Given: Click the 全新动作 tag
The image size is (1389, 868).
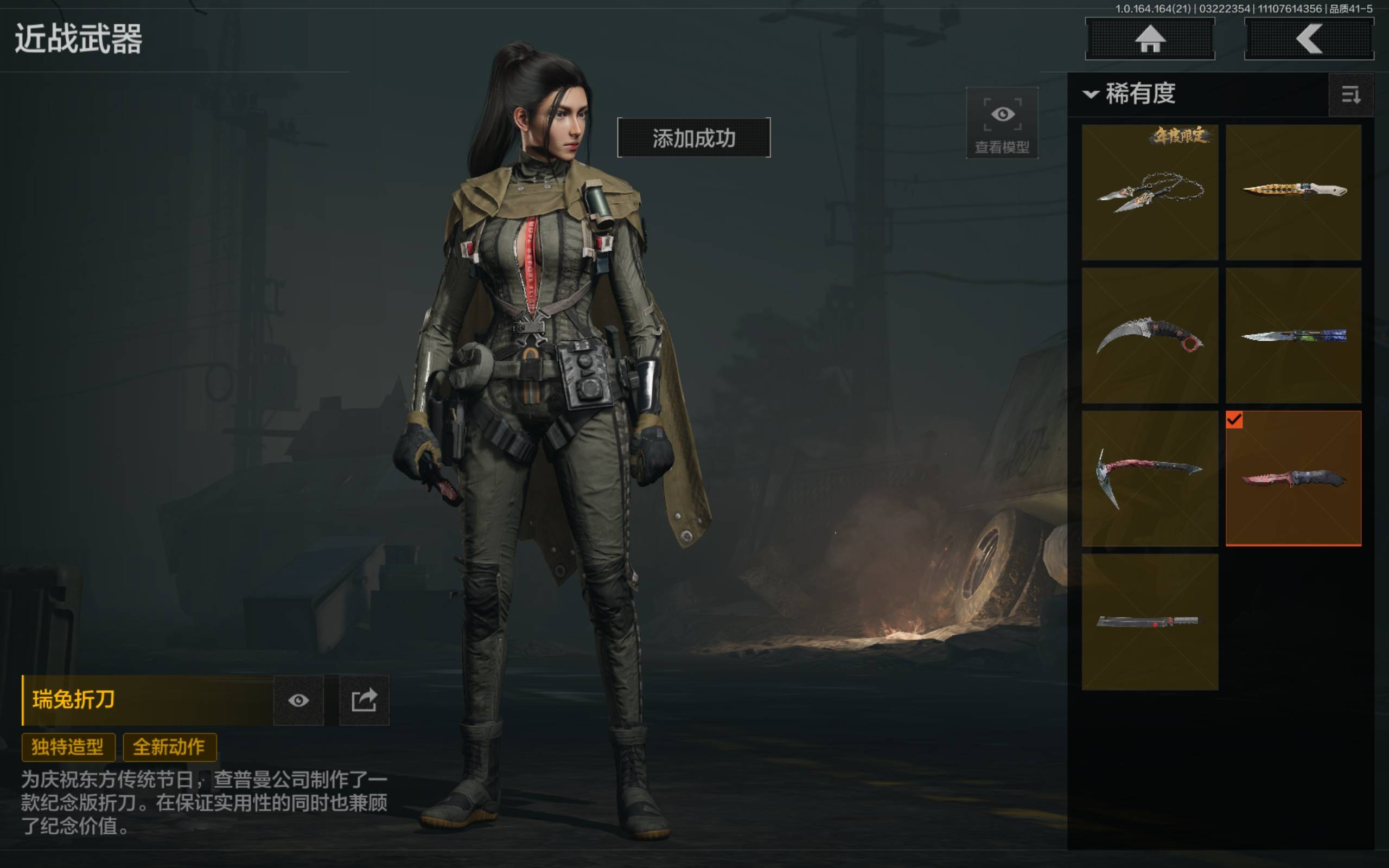Looking at the screenshot, I should [169, 747].
